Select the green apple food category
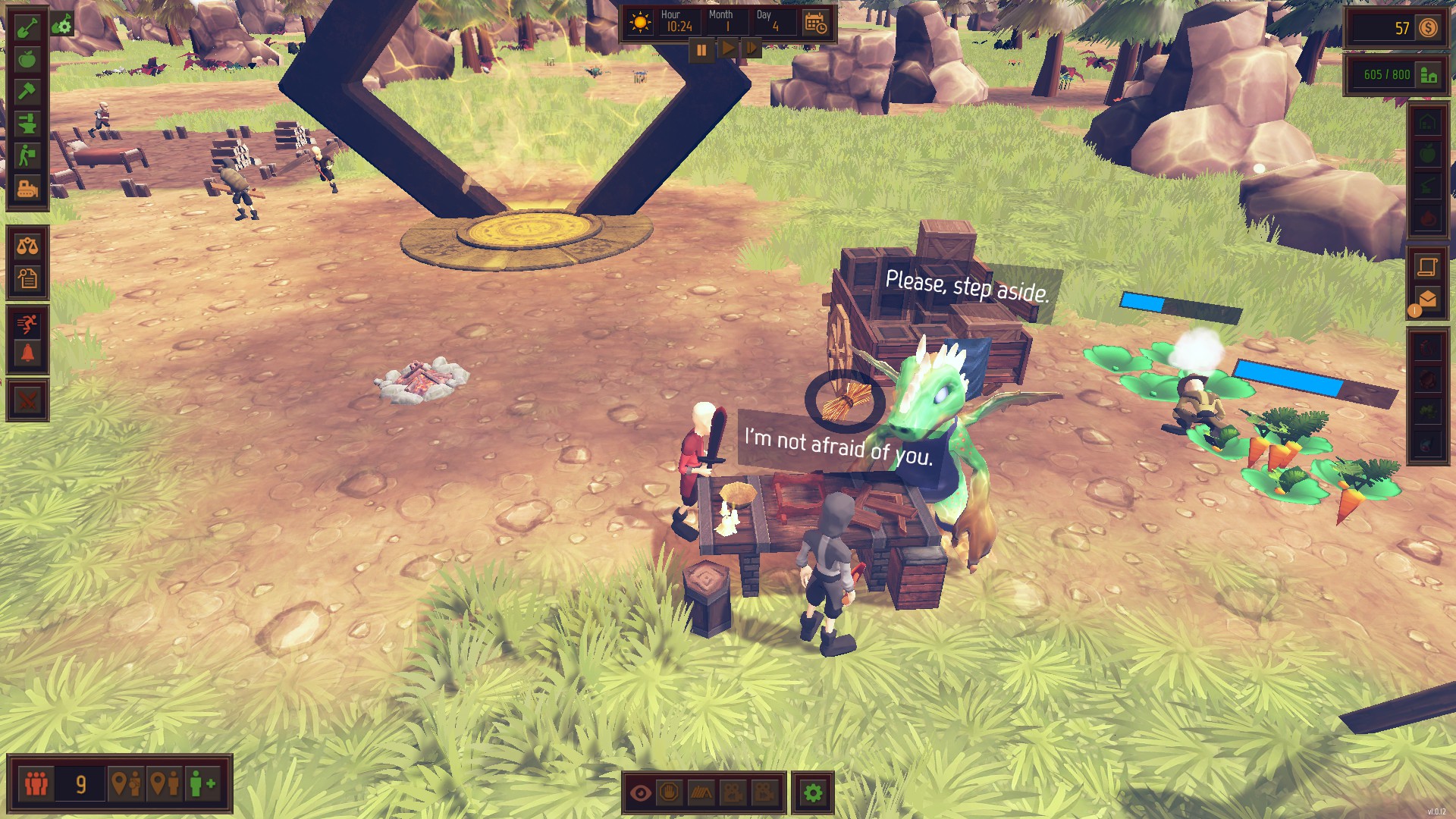The height and width of the screenshot is (819, 1456). tap(27, 59)
